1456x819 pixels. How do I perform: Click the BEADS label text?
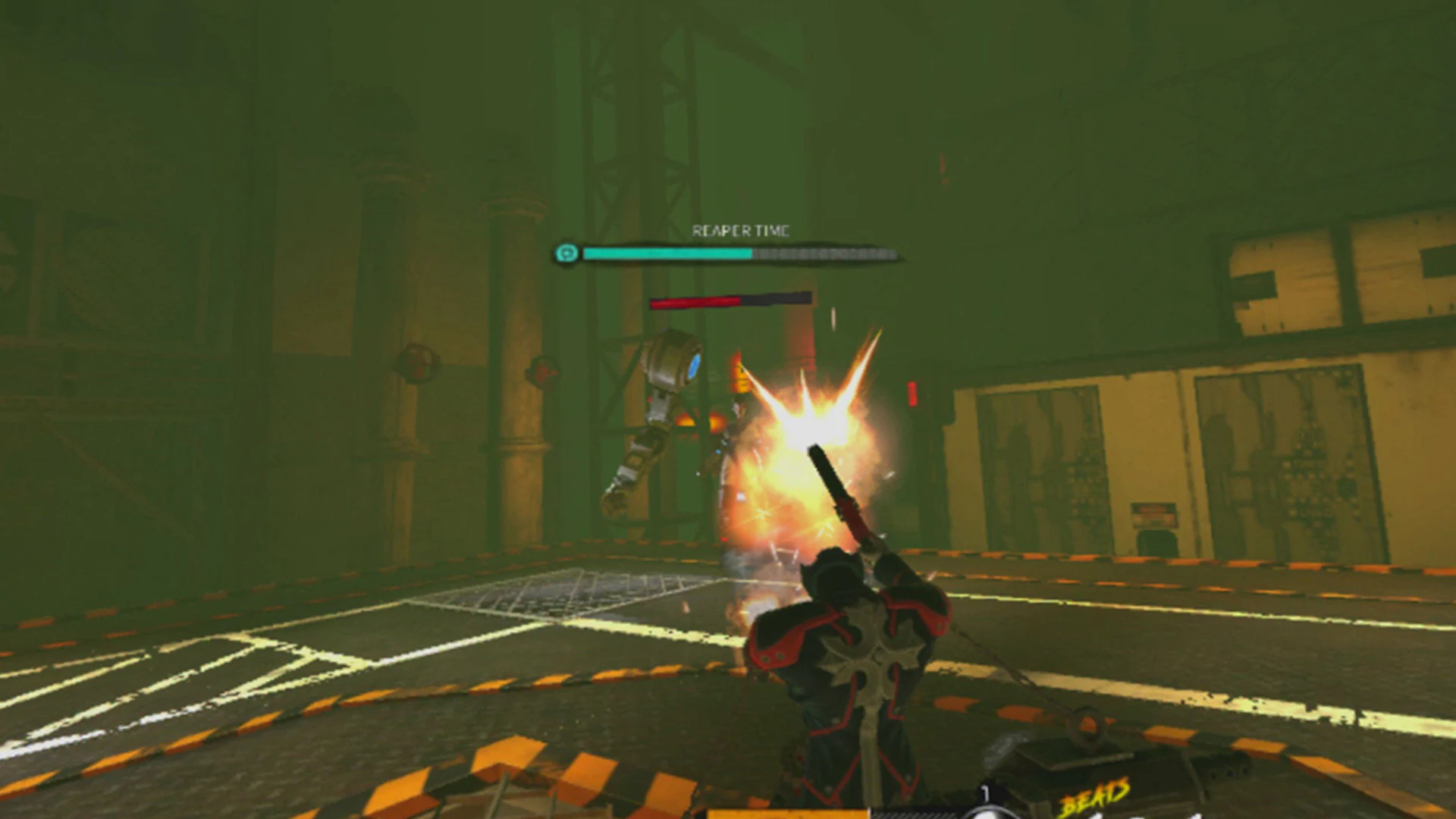(1095, 796)
